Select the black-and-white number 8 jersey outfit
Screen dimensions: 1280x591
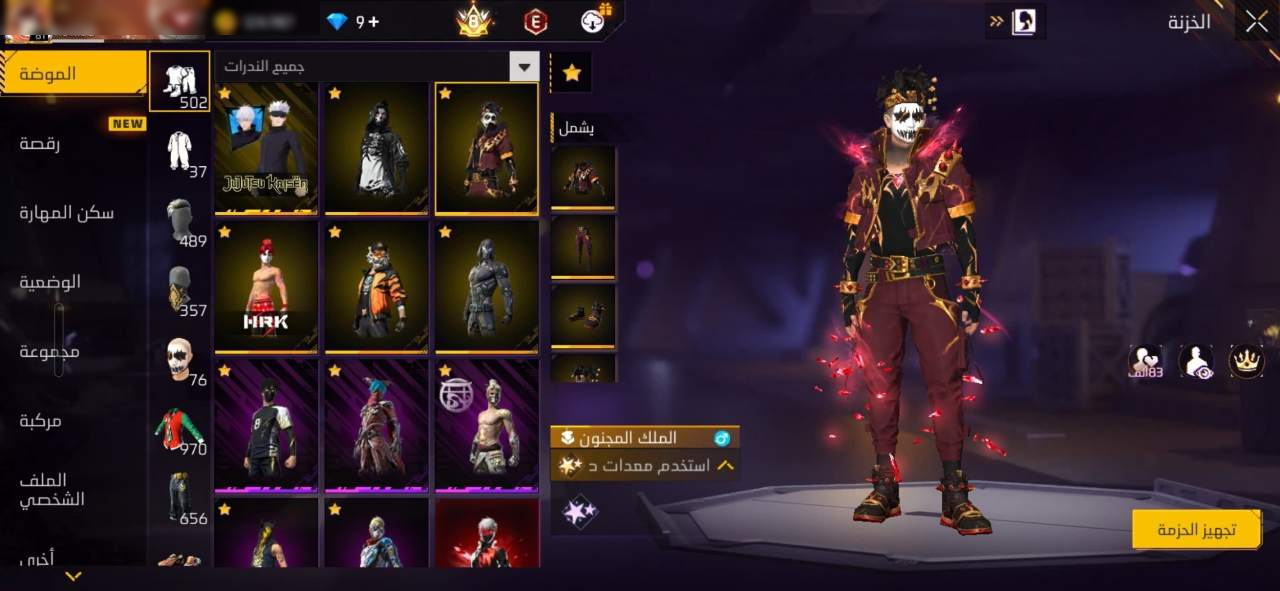[266, 426]
